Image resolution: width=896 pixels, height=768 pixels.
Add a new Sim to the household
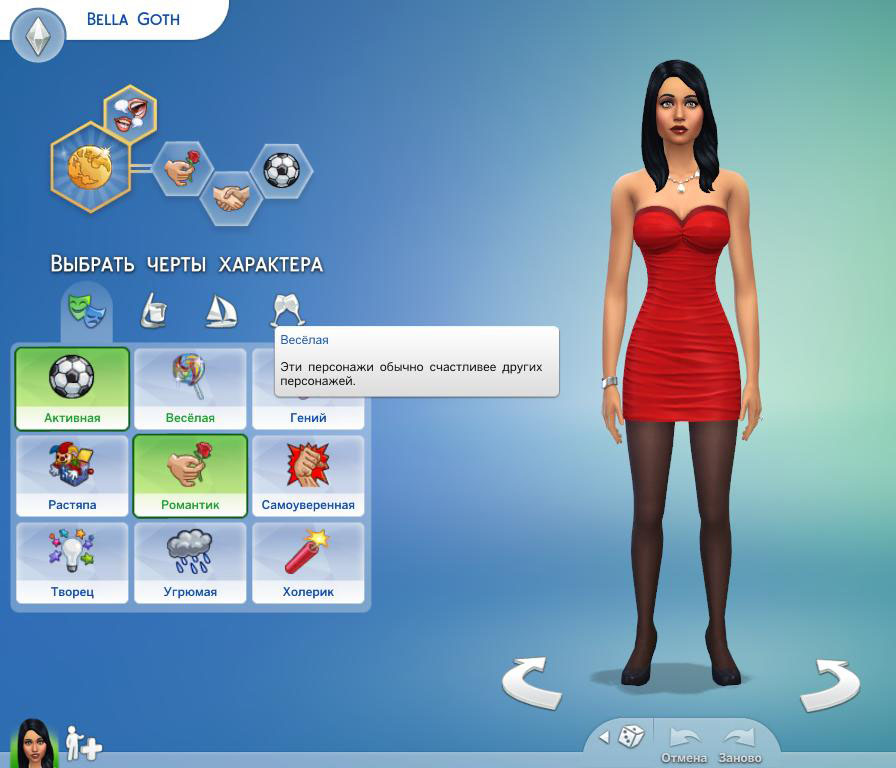(83, 743)
